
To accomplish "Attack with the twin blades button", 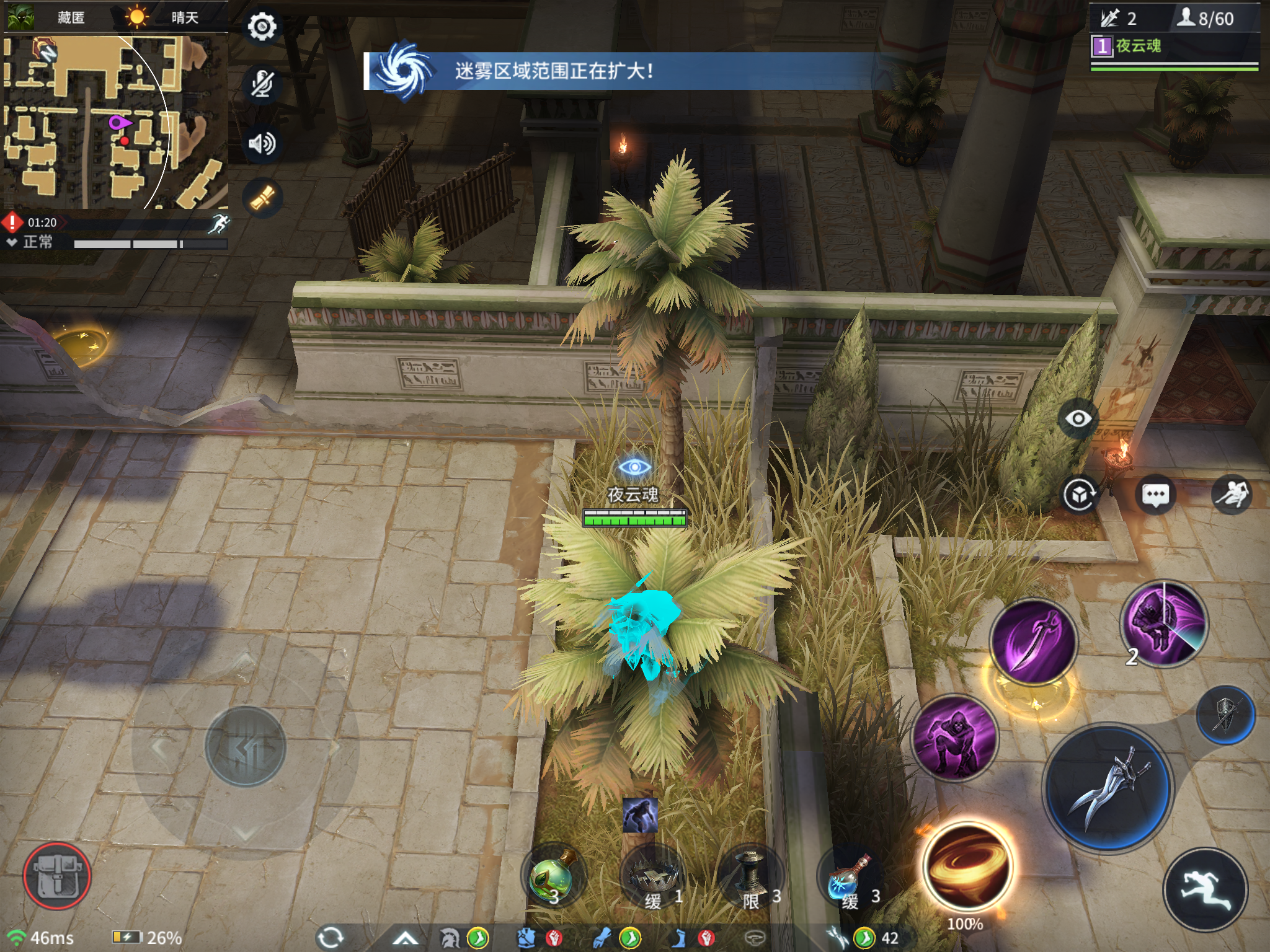I will click(1108, 788).
